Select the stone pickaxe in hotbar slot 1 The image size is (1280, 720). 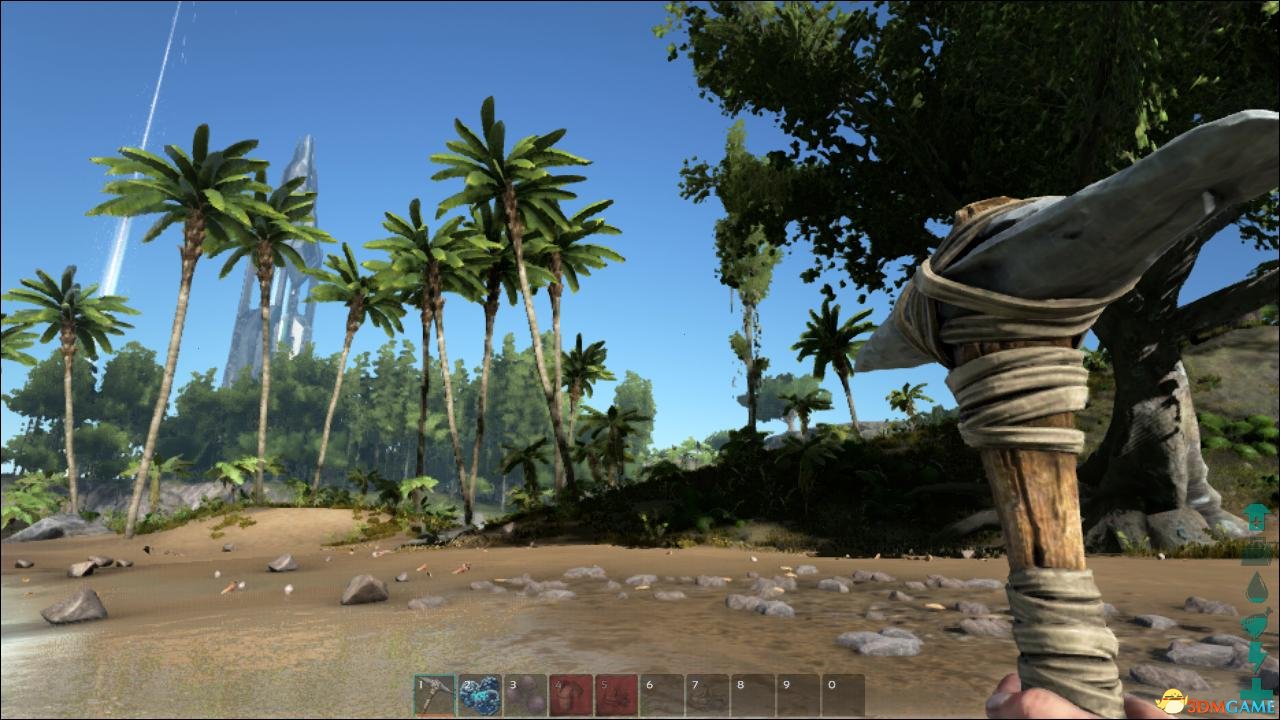[x=434, y=695]
